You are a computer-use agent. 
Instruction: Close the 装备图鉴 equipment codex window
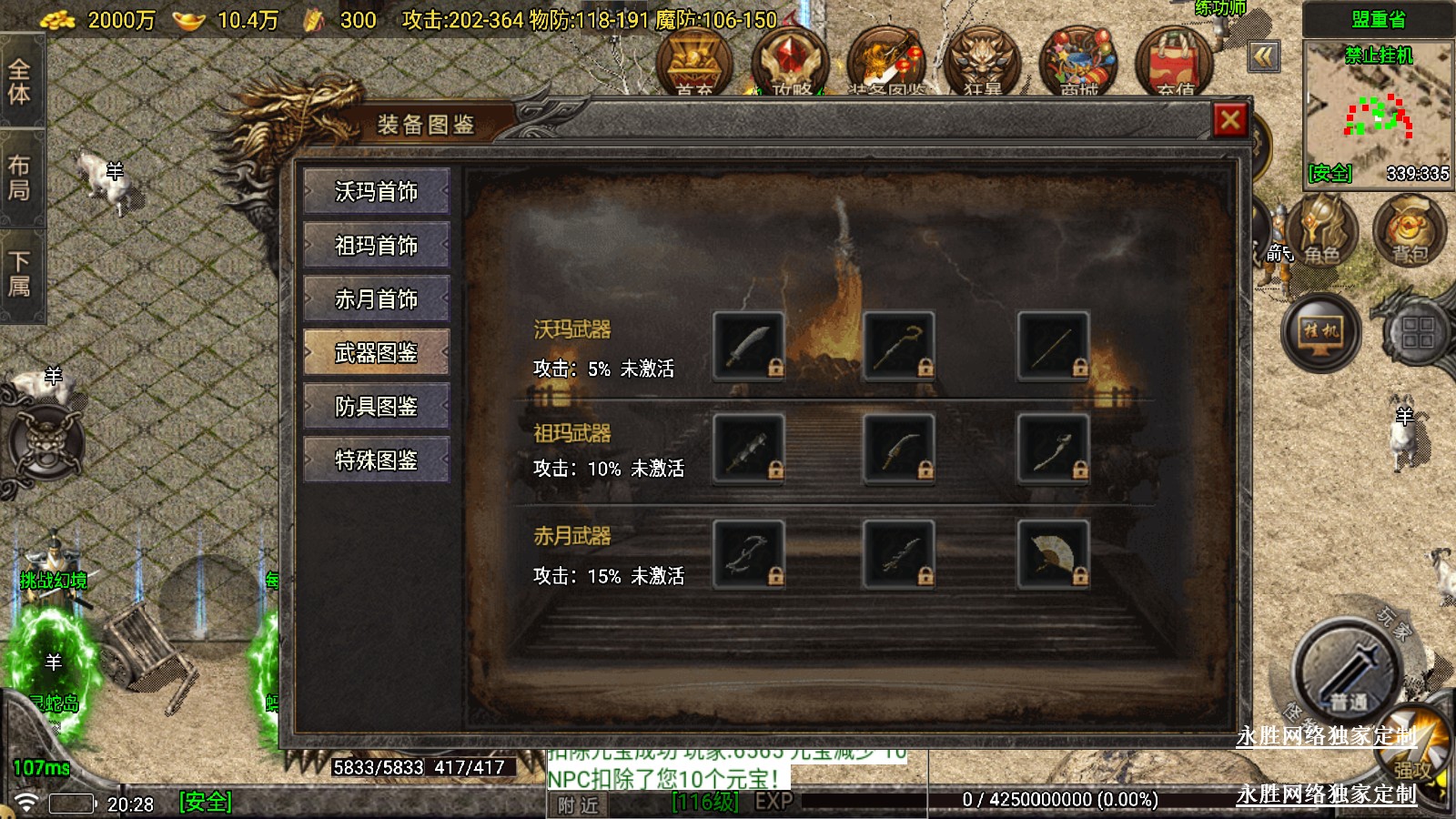coord(1230,120)
